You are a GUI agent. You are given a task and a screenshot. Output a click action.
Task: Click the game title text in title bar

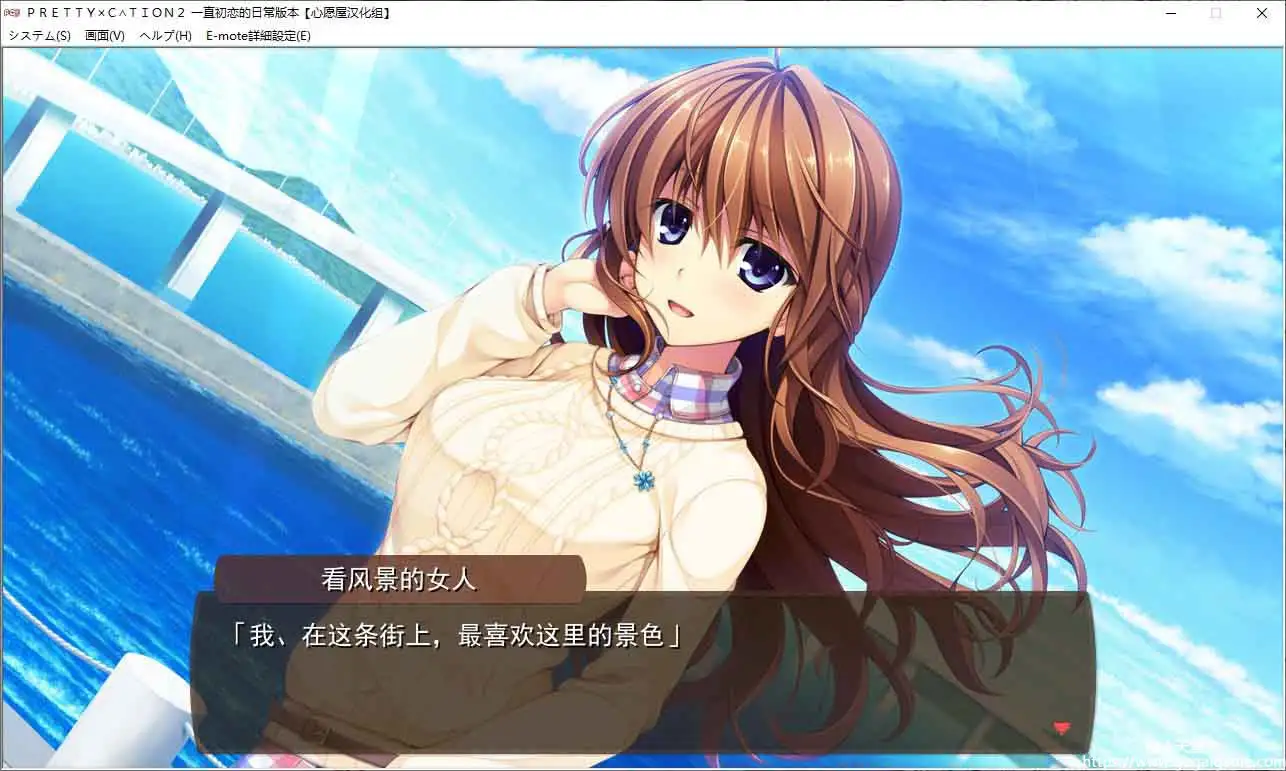210,13
